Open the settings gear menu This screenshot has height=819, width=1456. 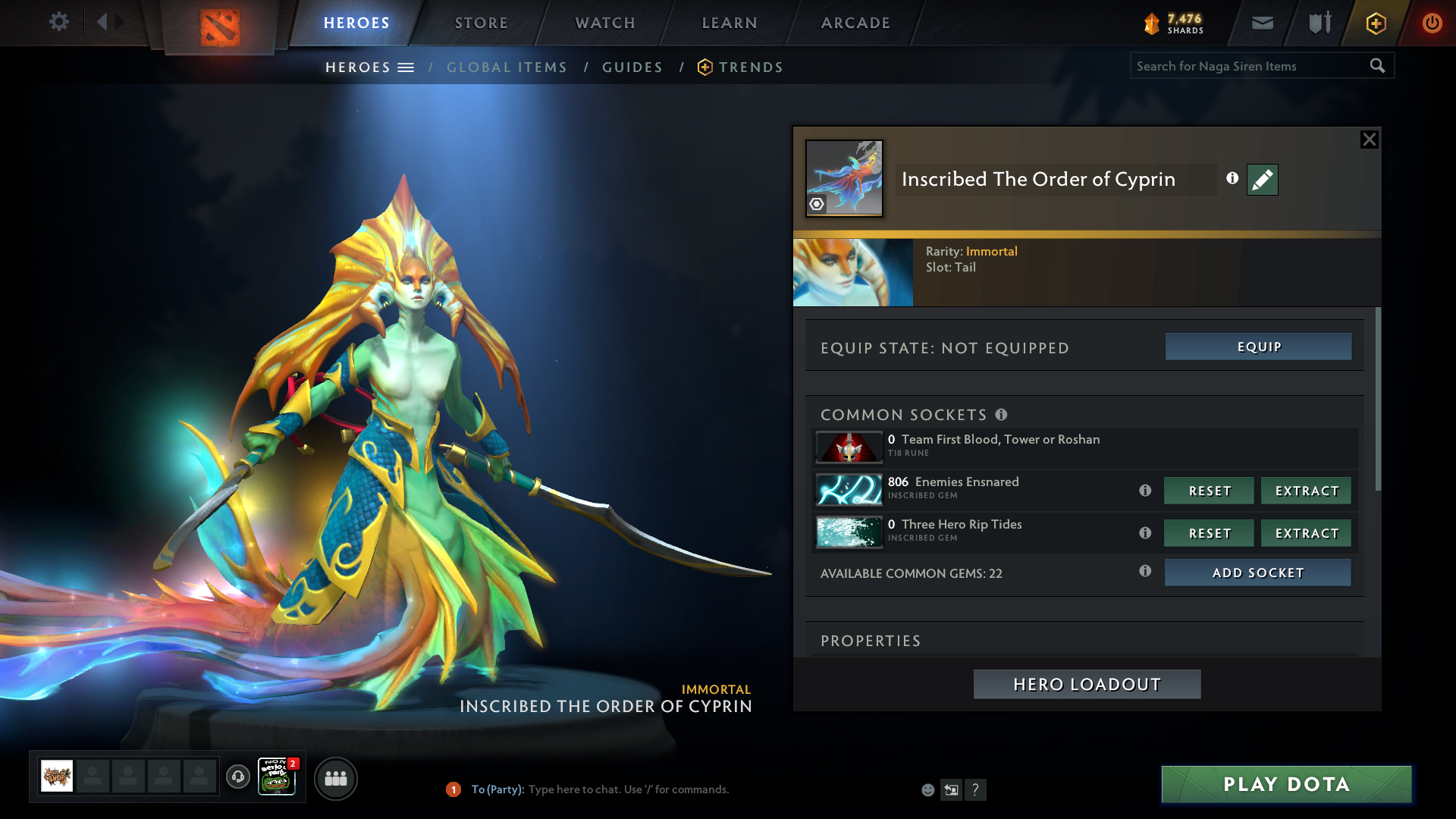[x=58, y=22]
